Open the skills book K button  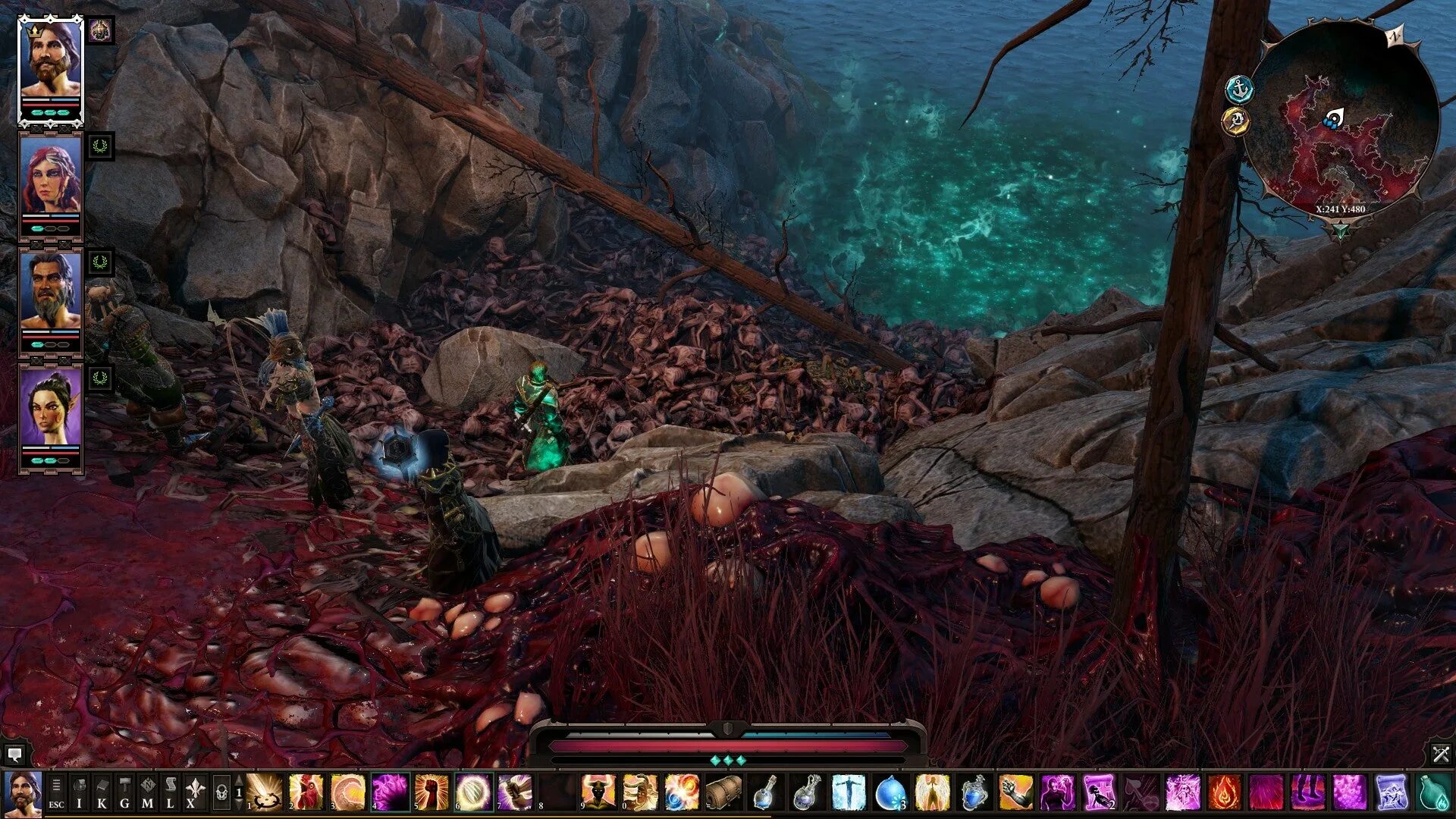point(102,793)
